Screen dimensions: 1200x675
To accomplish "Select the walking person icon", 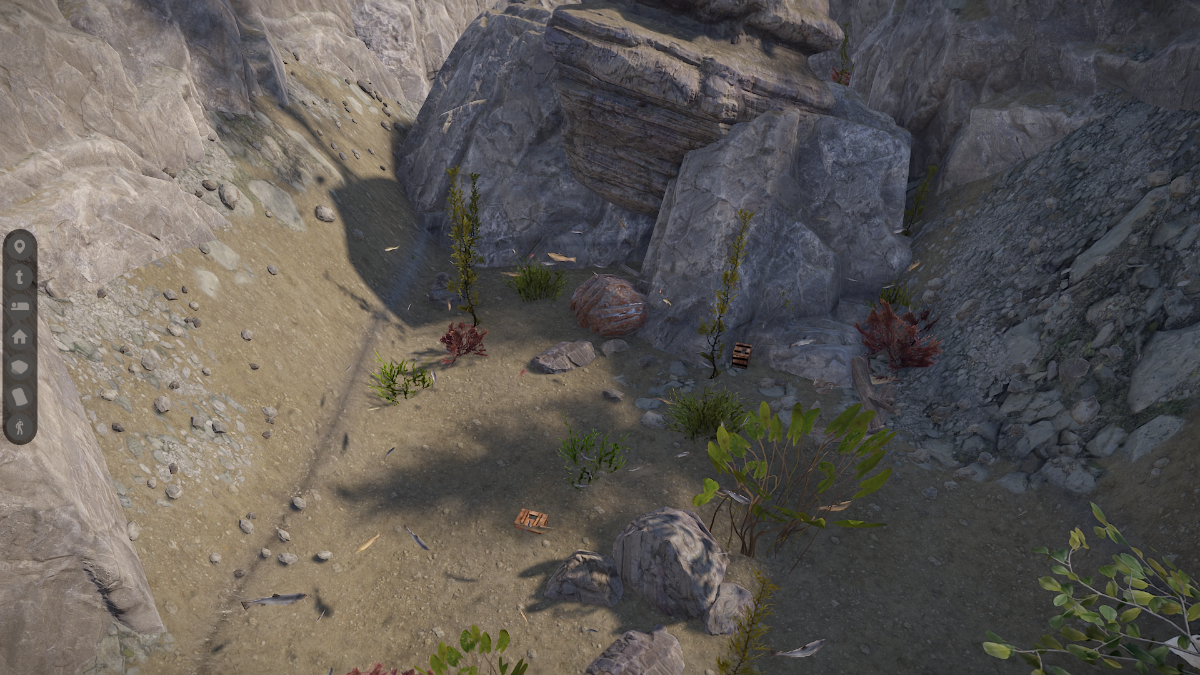I will [x=20, y=426].
